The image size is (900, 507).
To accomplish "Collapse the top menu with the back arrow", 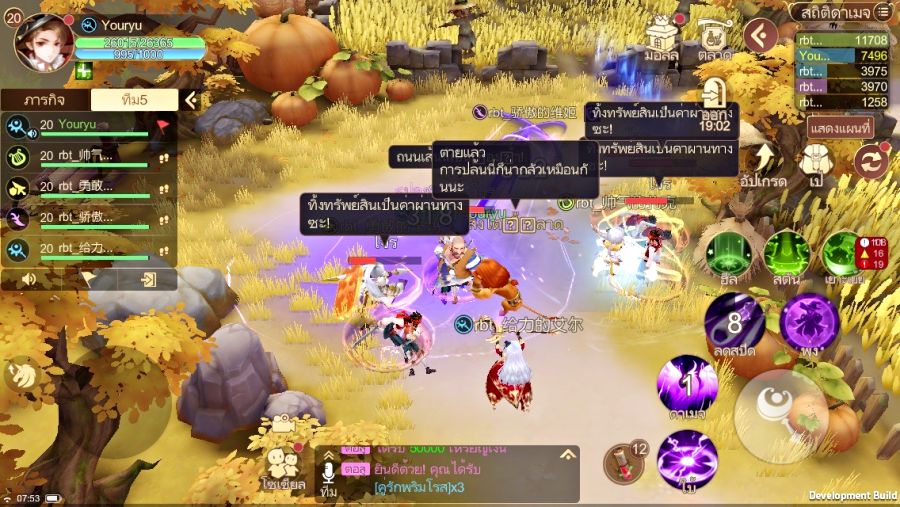I will [762, 36].
